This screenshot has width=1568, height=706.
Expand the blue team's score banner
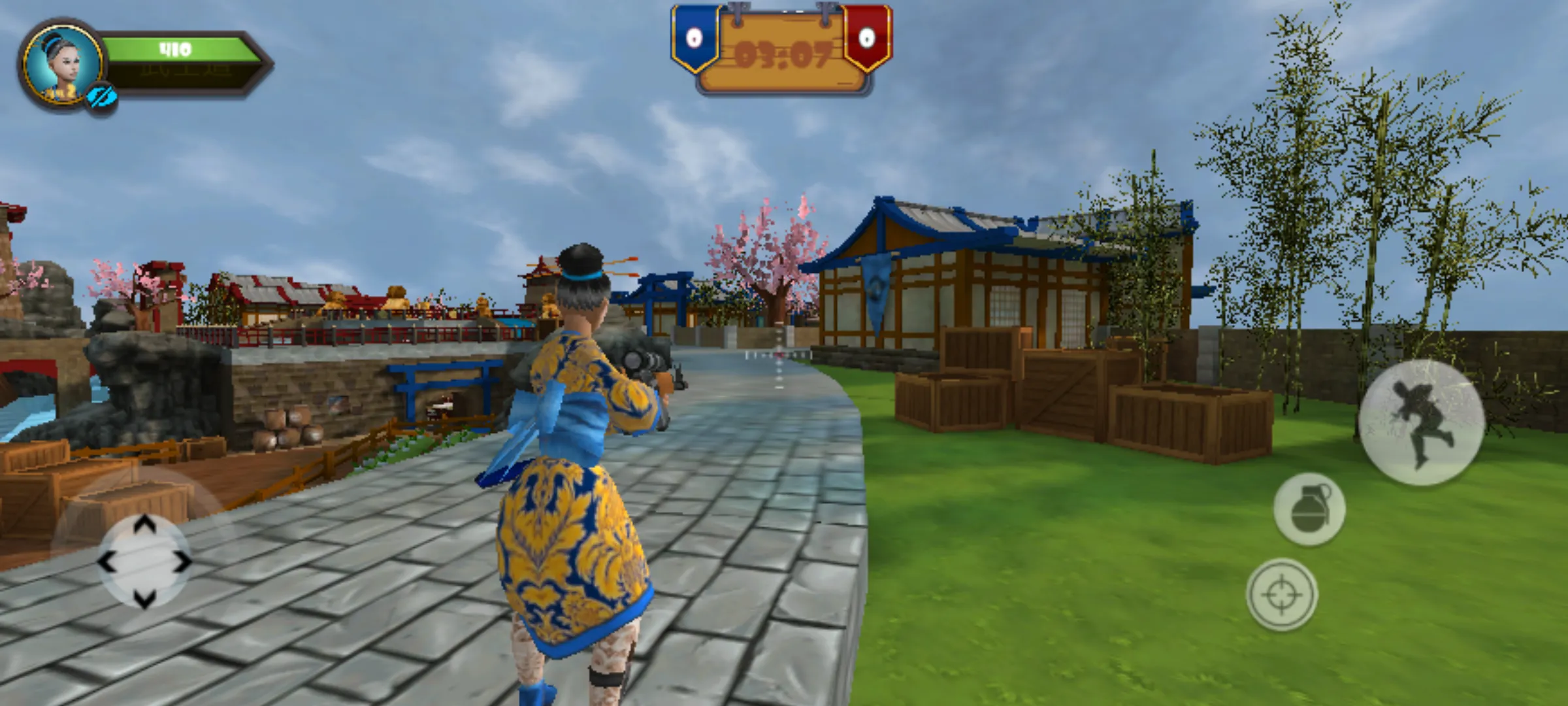click(695, 39)
